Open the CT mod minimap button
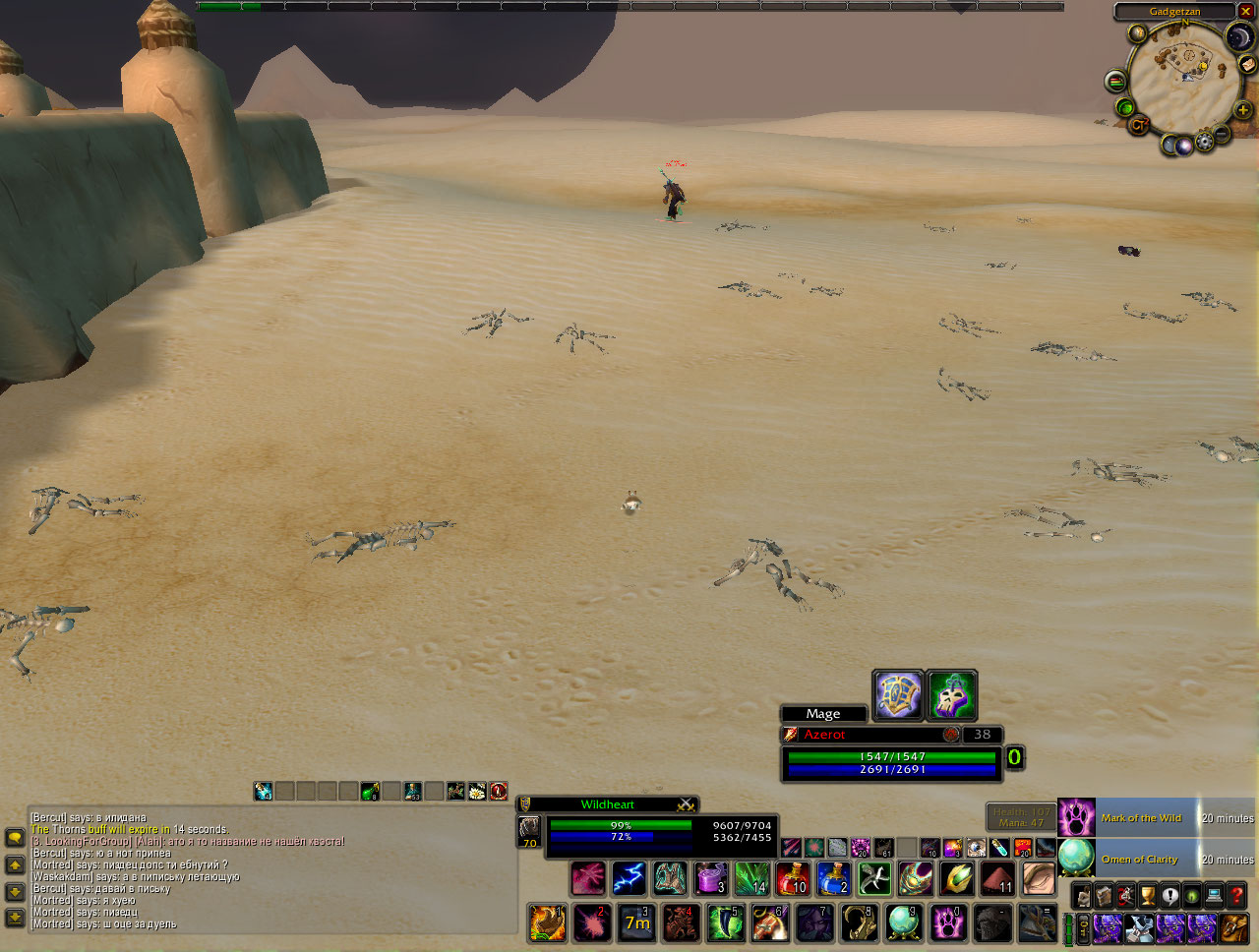Image resolution: width=1259 pixels, height=952 pixels. pos(1139,125)
